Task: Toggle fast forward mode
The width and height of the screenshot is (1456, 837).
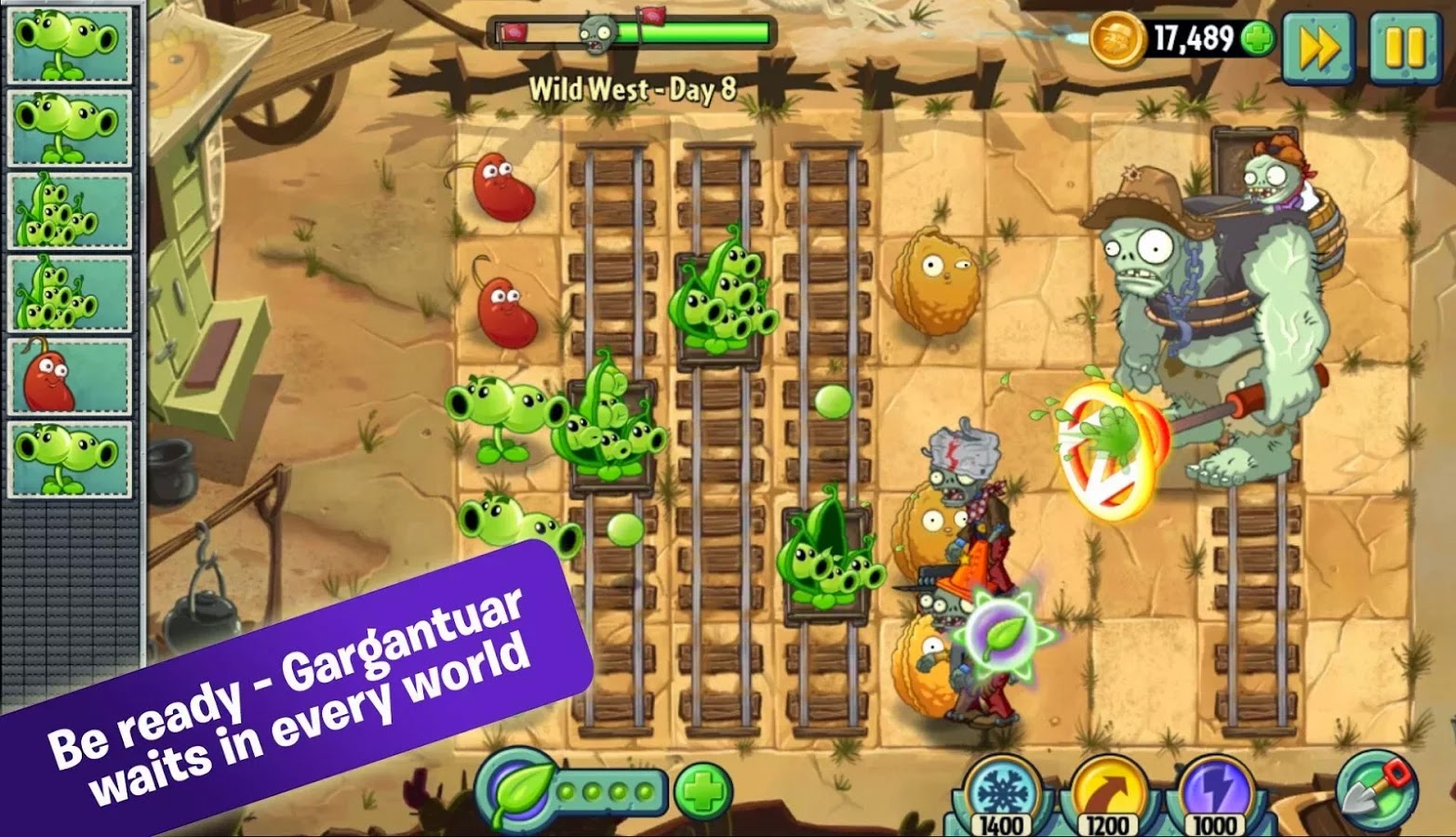Action: [x=1320, y=42]
